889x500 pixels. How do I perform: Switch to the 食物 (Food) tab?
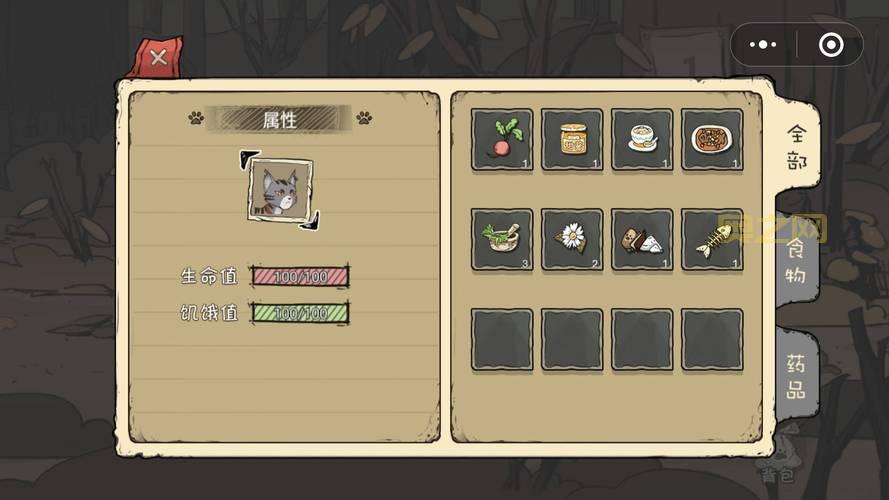point(796,262)
